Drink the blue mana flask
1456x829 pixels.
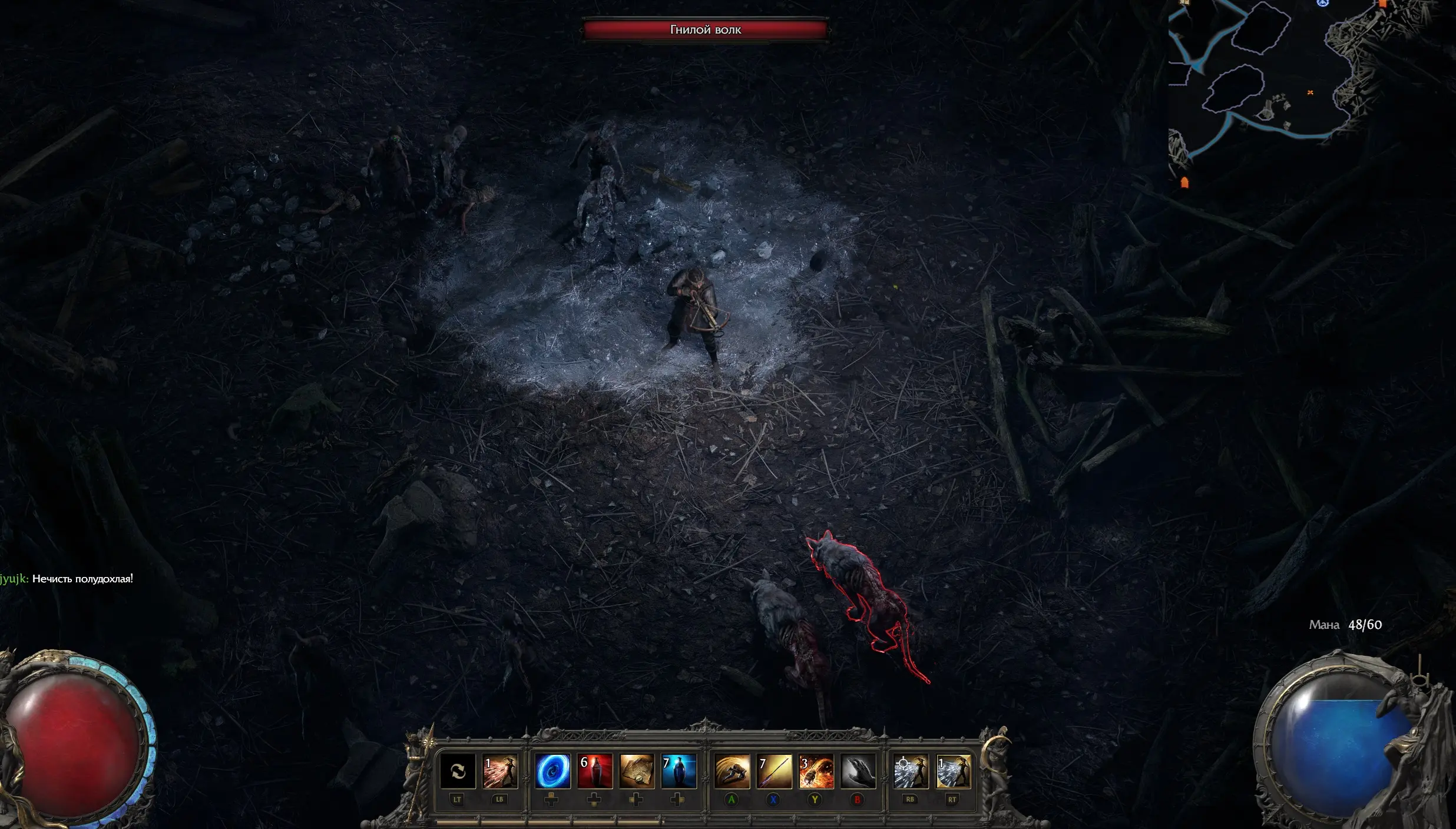[679, 771]
